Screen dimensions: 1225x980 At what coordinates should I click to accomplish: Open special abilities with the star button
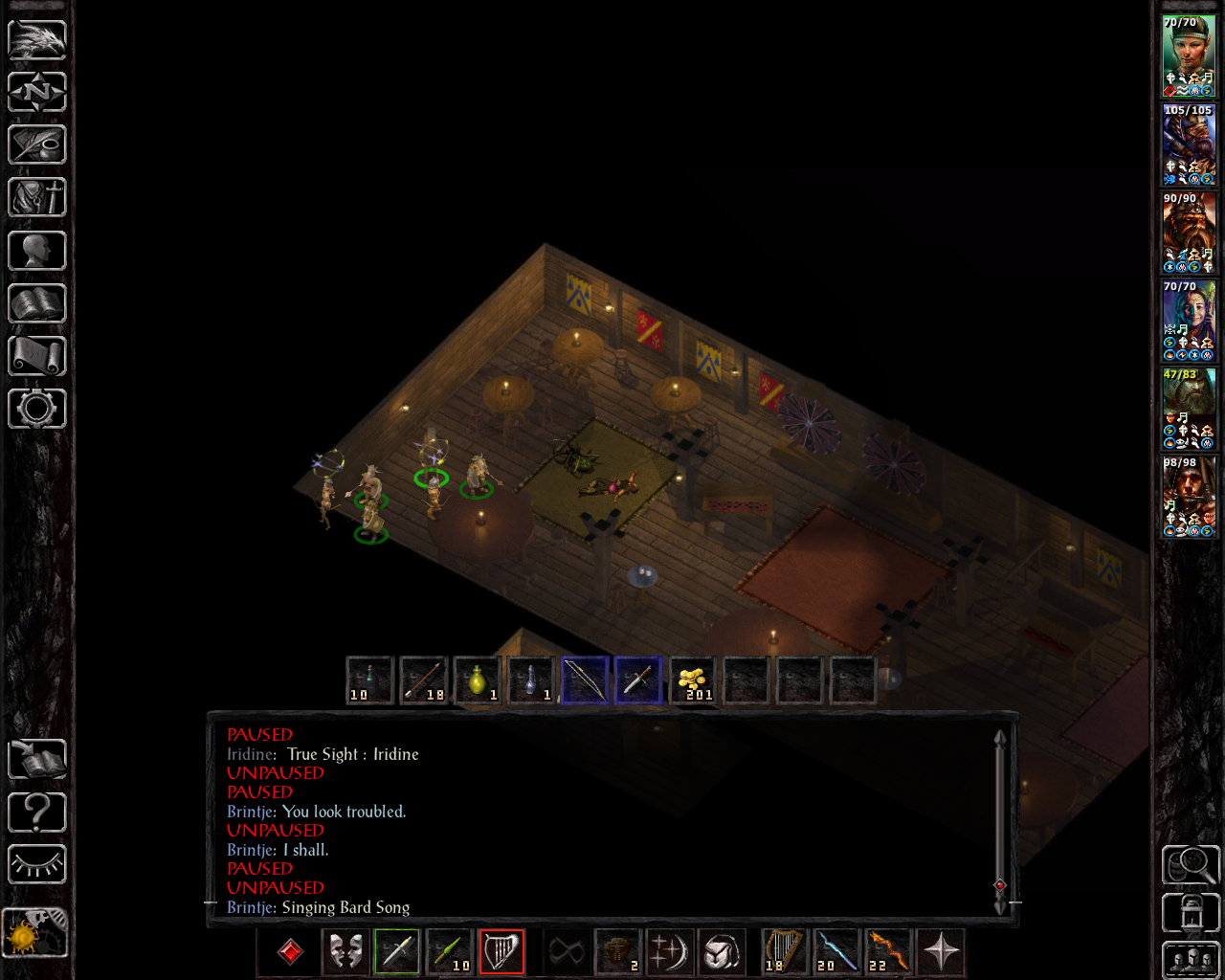click(x=941, y=951)
